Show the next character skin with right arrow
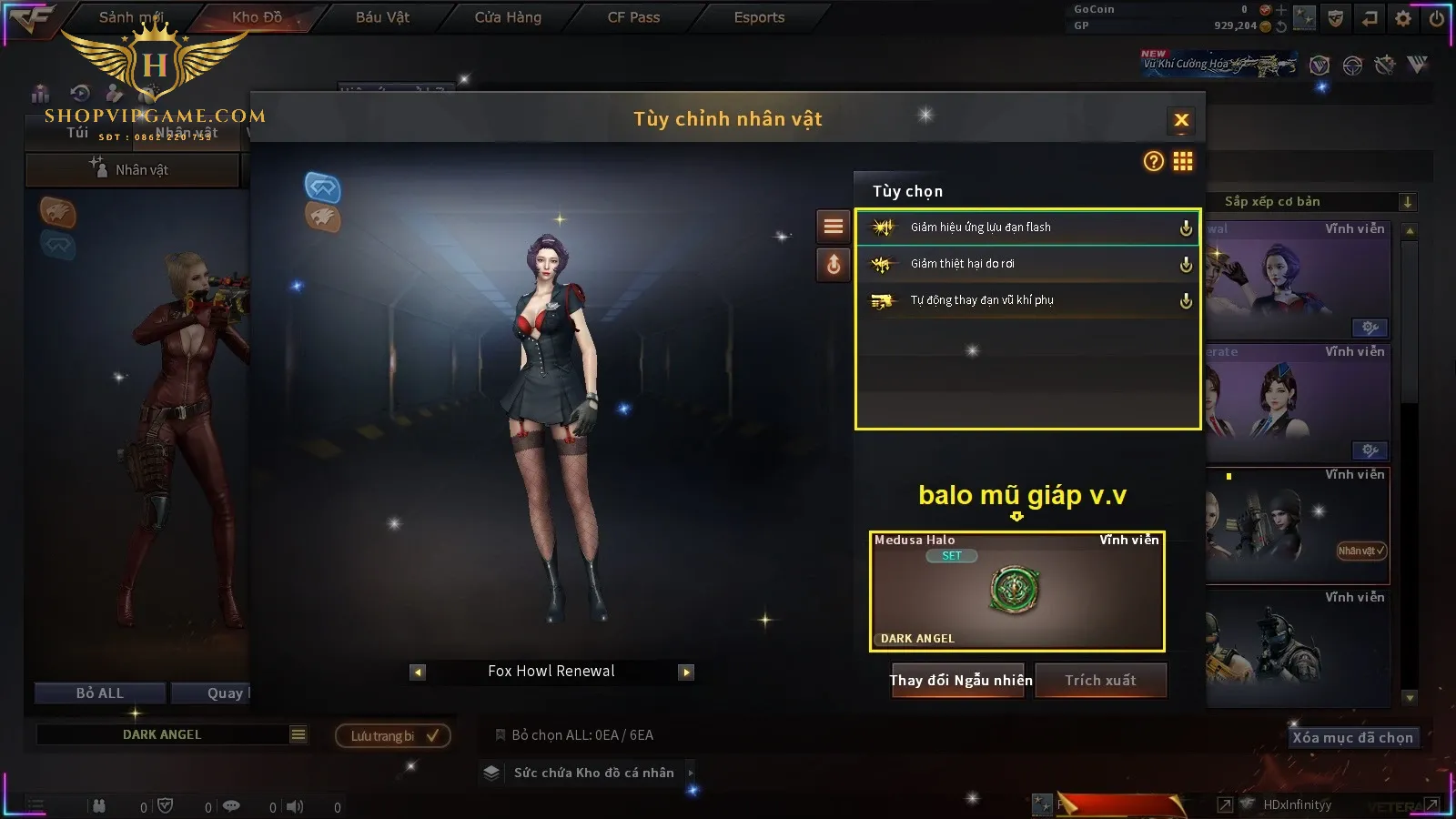This screenshot has width=1456, height=819. click(x=686, y=672)
